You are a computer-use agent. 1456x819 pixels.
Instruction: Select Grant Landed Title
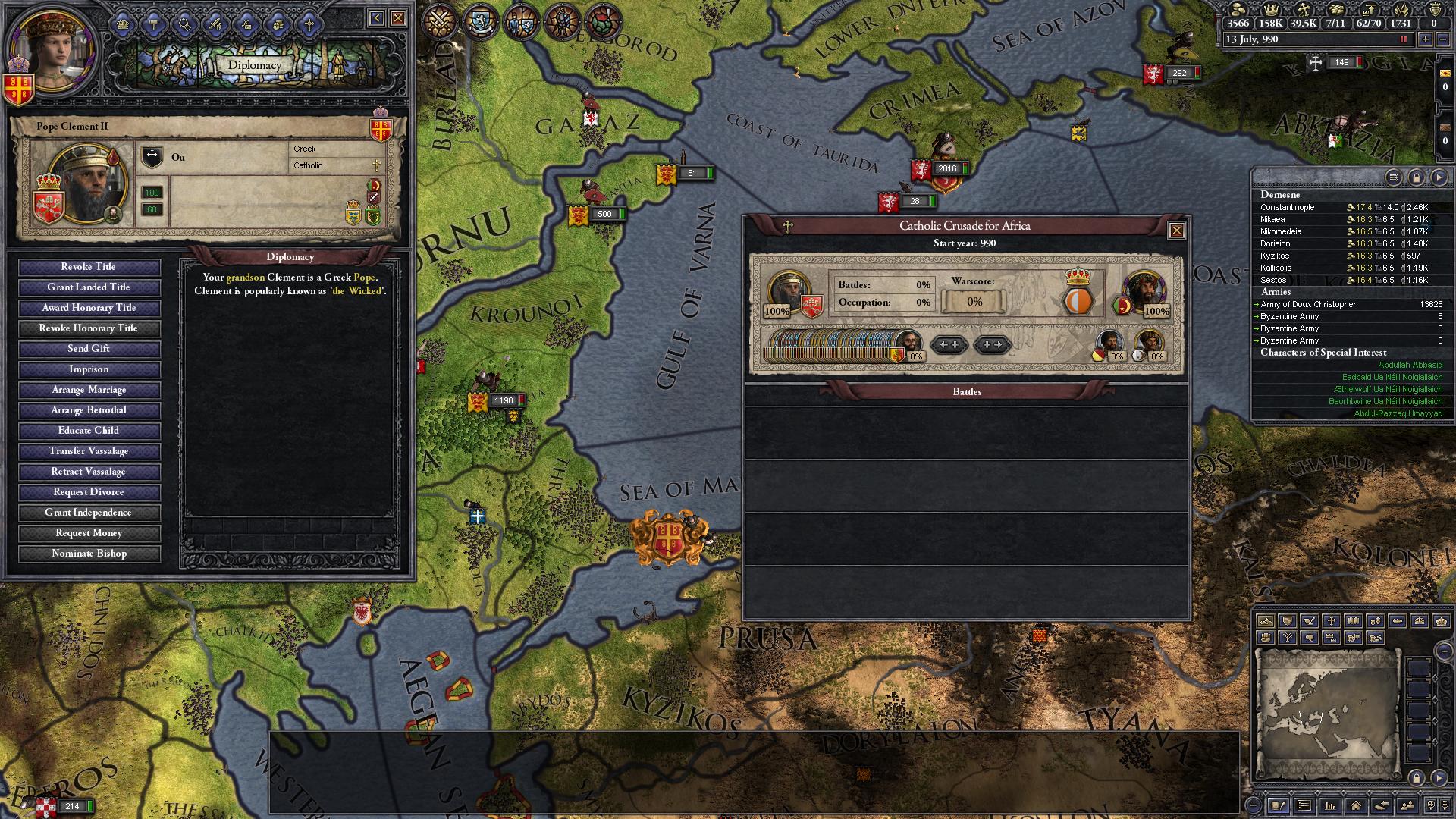89,287
